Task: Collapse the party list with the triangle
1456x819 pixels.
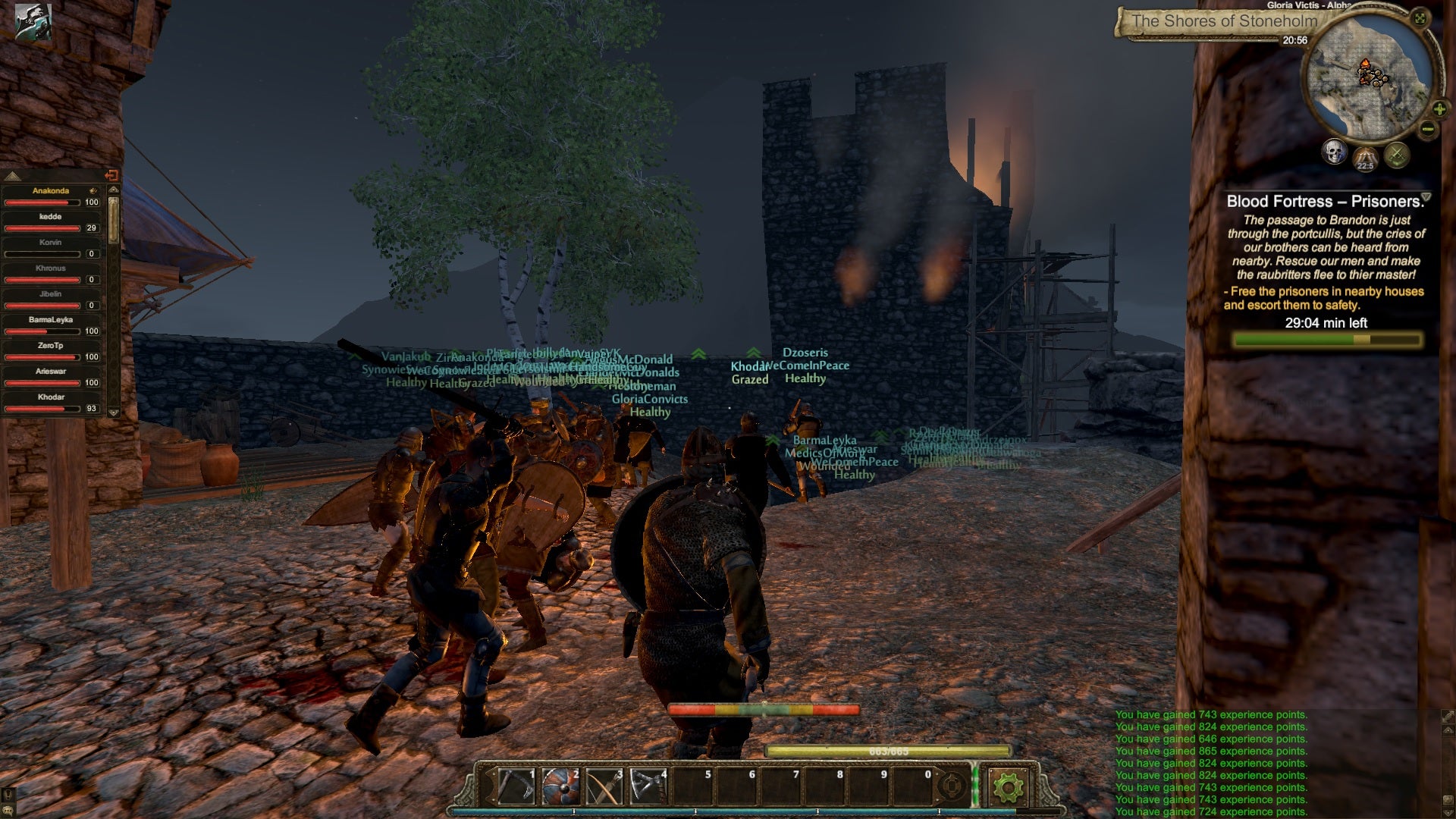Action: point(13,176)
